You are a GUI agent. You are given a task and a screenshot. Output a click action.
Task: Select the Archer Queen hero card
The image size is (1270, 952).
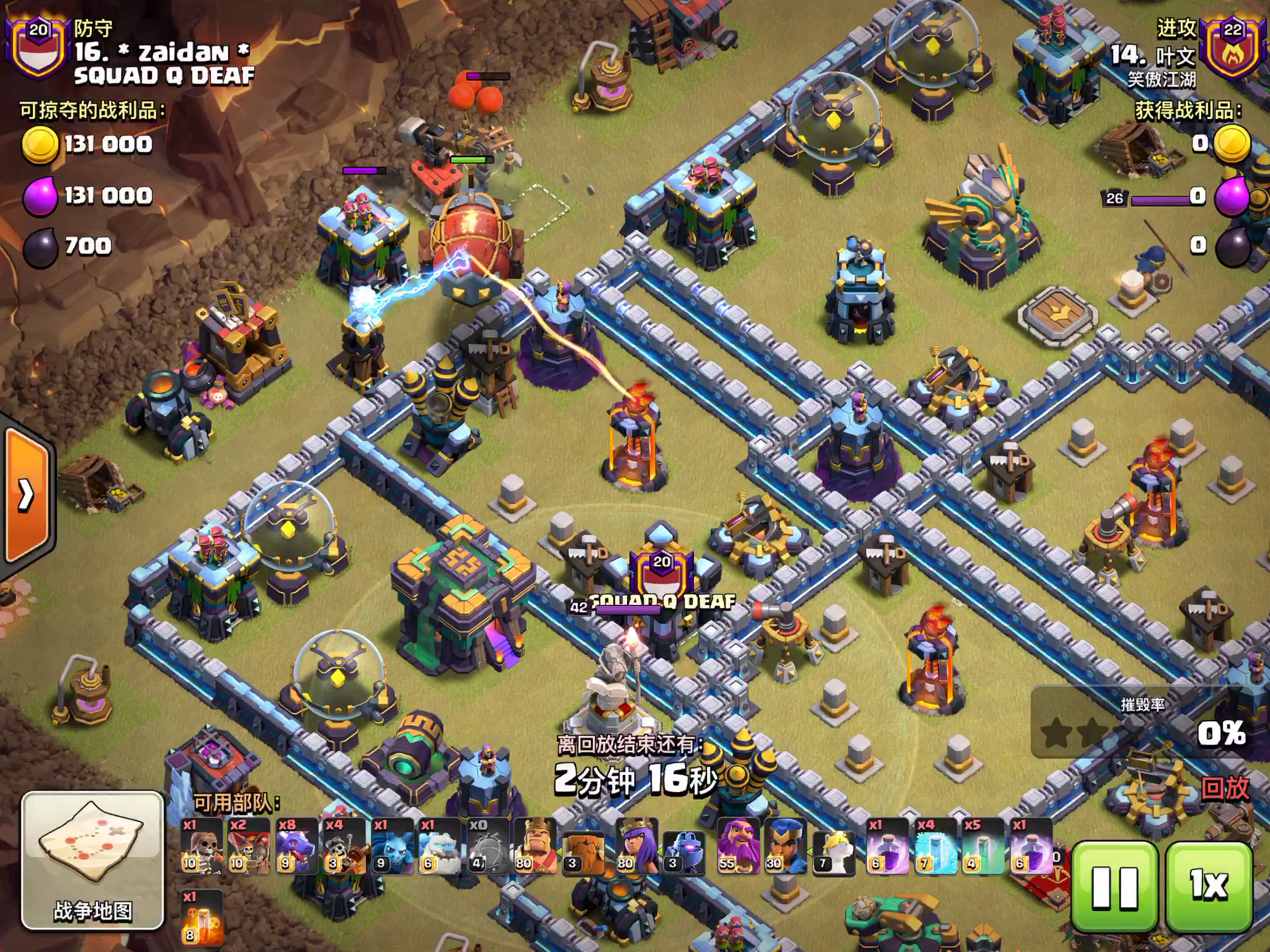click(x=636, y=846)
